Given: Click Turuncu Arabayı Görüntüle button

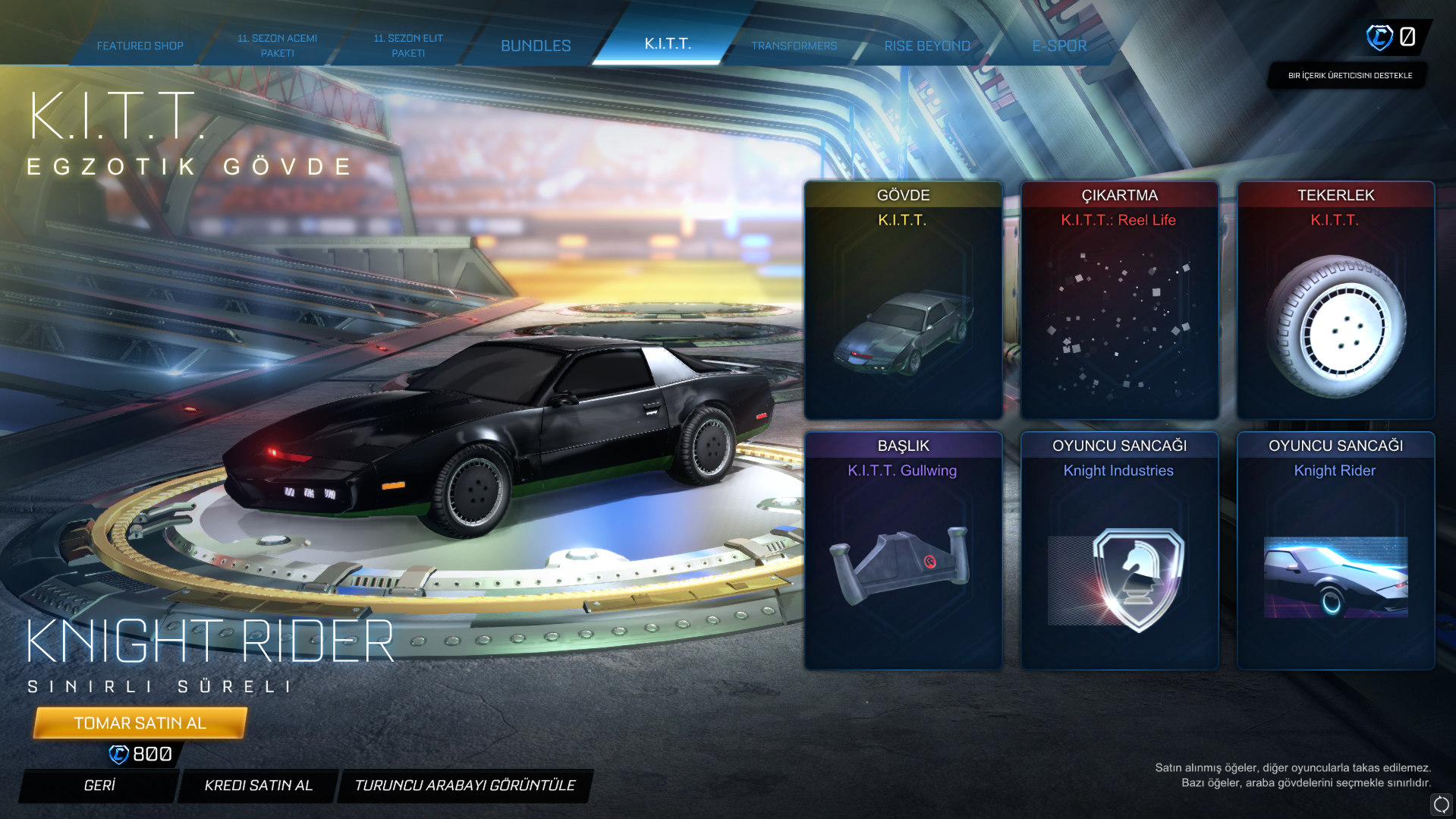Looking at the screenshot, I should point(464,785).
